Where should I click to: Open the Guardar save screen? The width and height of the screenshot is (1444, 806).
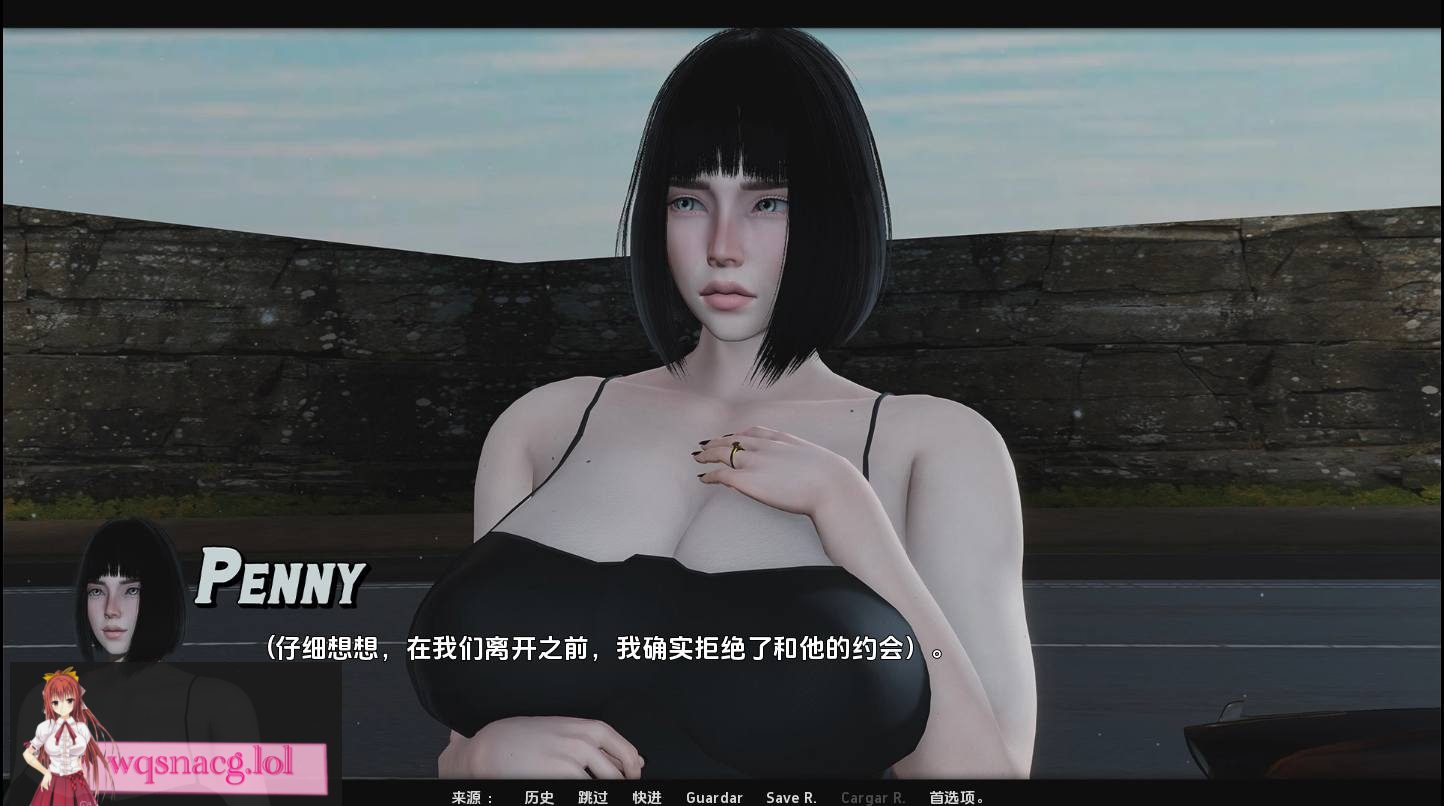point(713,798)
